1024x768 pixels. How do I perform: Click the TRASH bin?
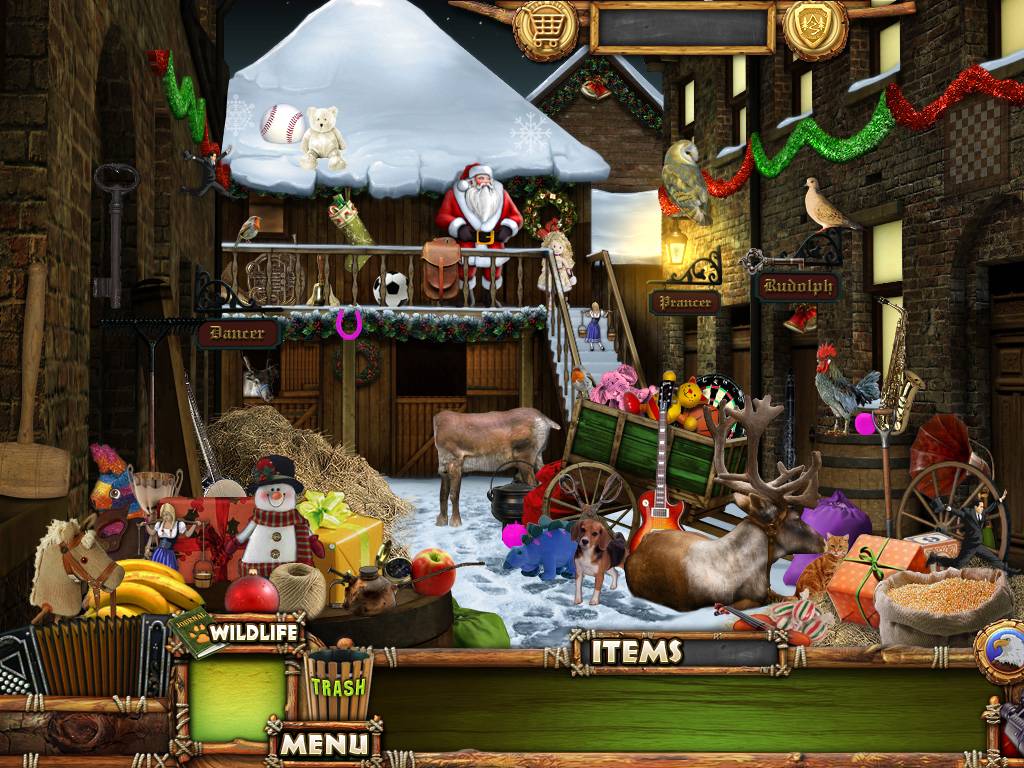pyautogui.click(x=337, y=685)
